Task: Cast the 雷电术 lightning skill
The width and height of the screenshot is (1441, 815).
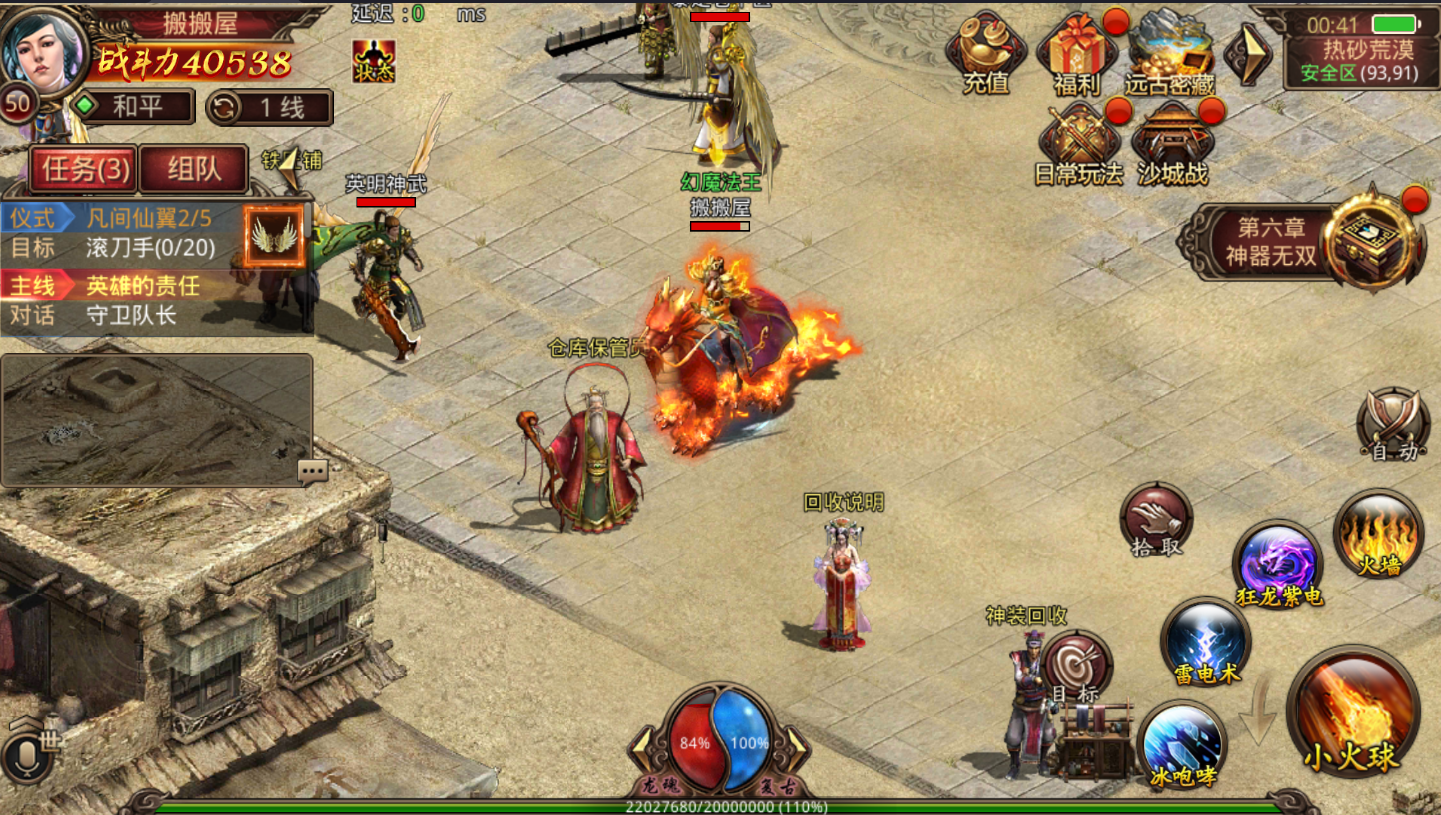Action: click(1206, 641)
